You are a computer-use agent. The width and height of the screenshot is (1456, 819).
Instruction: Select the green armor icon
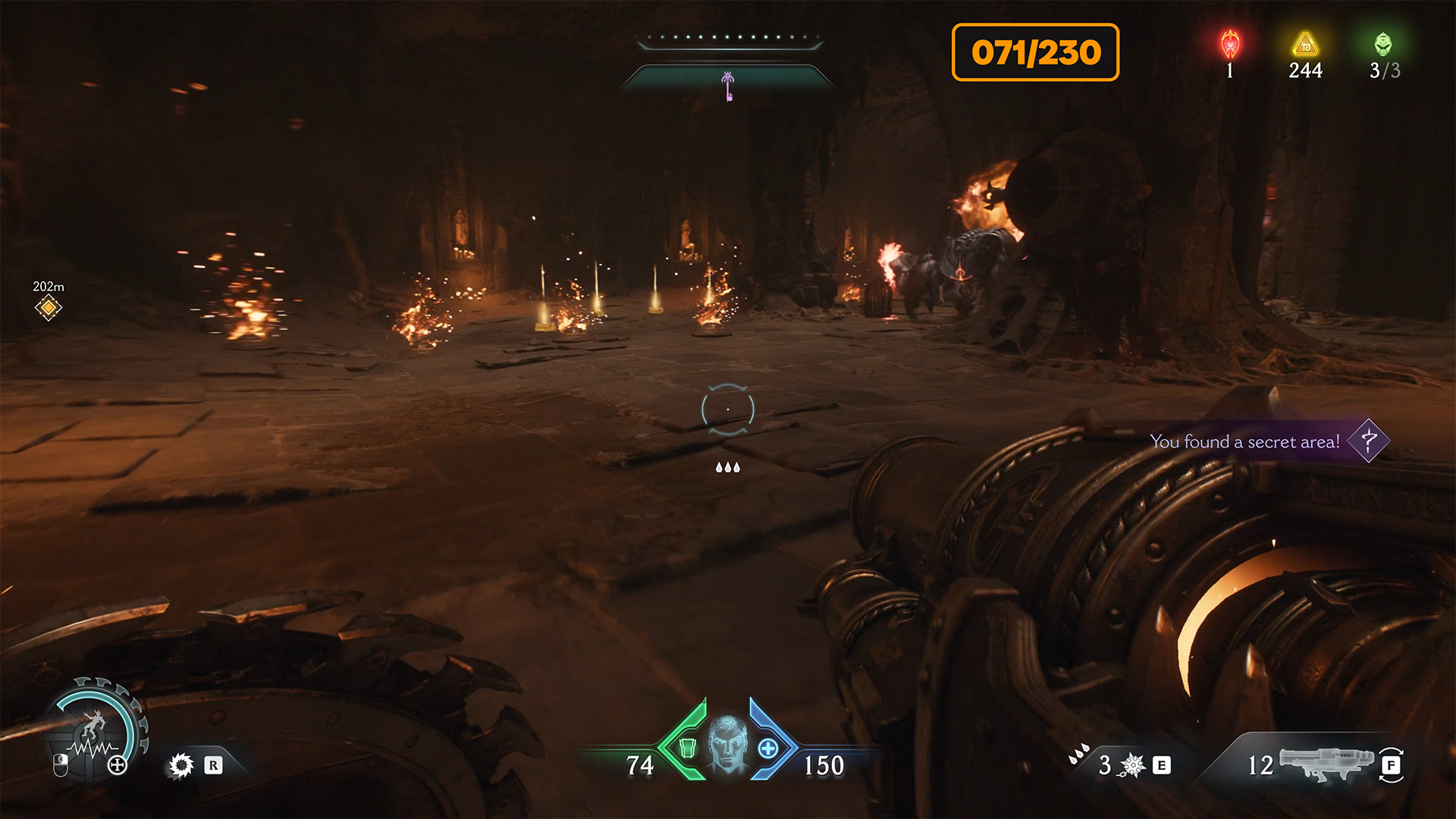coord(687,748)
